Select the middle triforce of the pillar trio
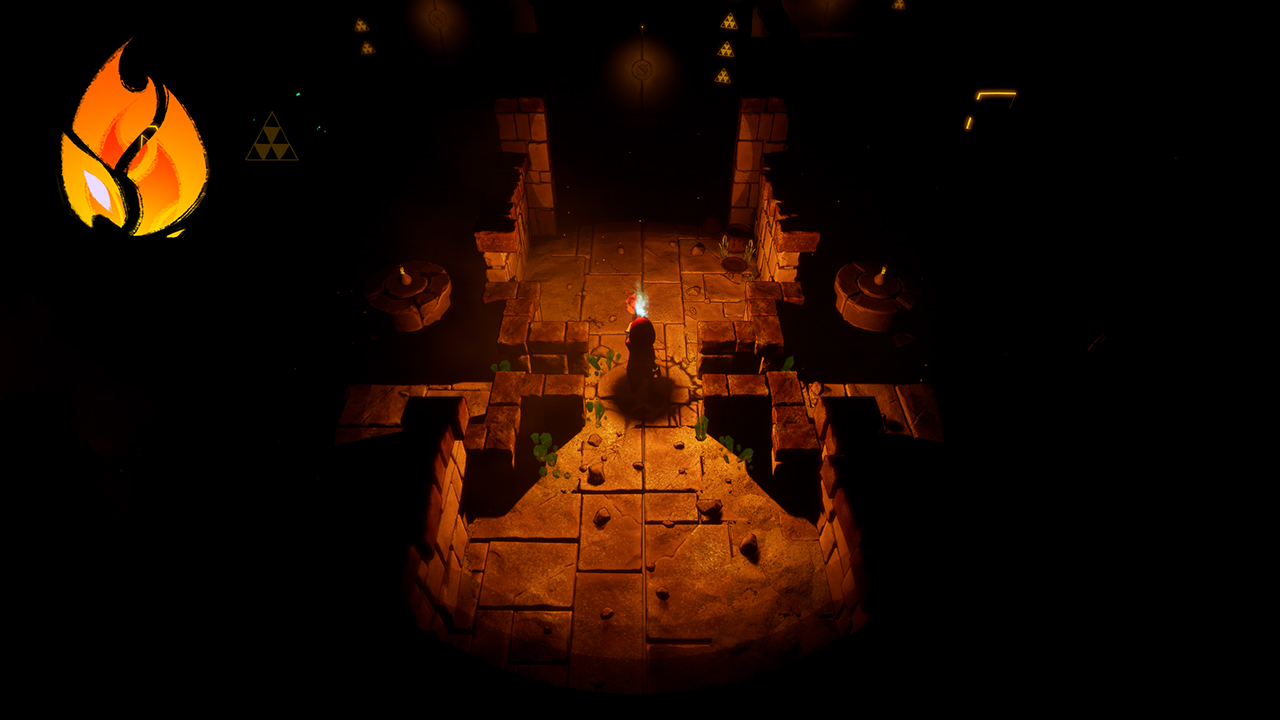1280x720 pixels. [727, 51]
